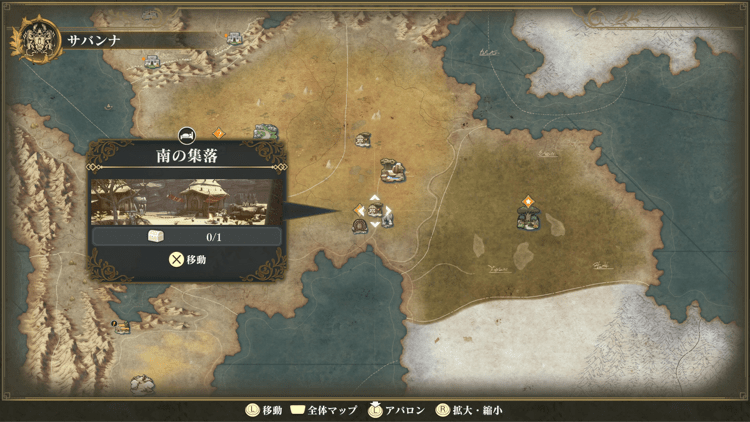Open the 南の集落 location preview image
The height and width of the screenshot is (422, 750).
pyautogui.click(x=187, y=201)
